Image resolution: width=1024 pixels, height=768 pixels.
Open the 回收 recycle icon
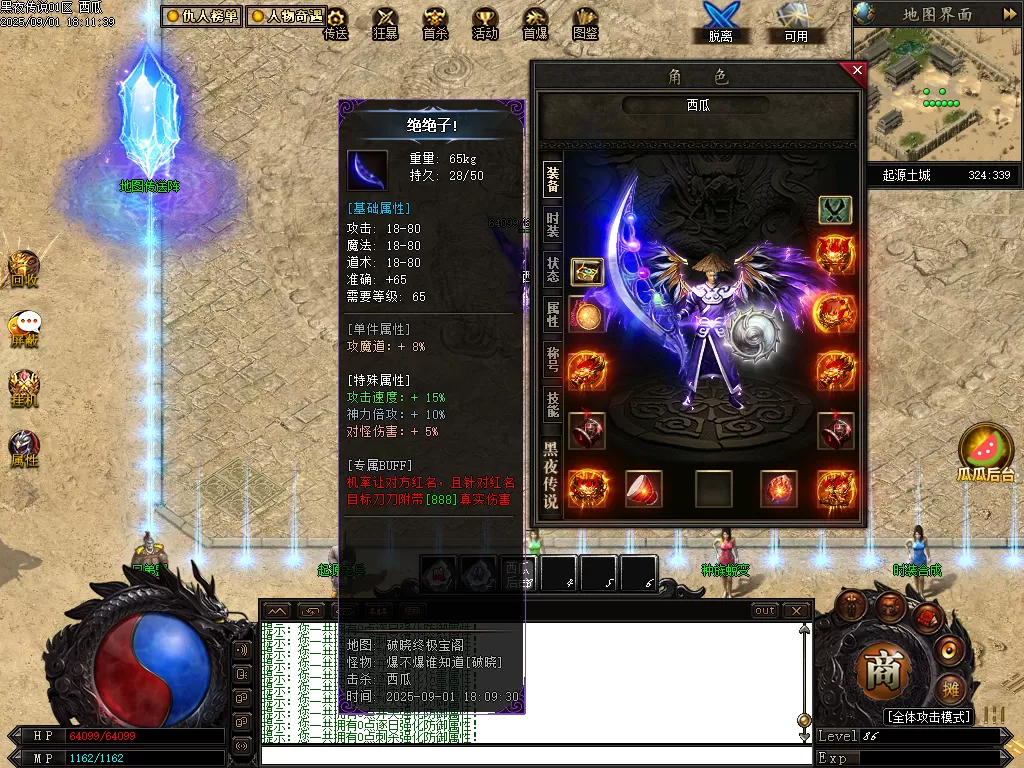pos(24,269)
